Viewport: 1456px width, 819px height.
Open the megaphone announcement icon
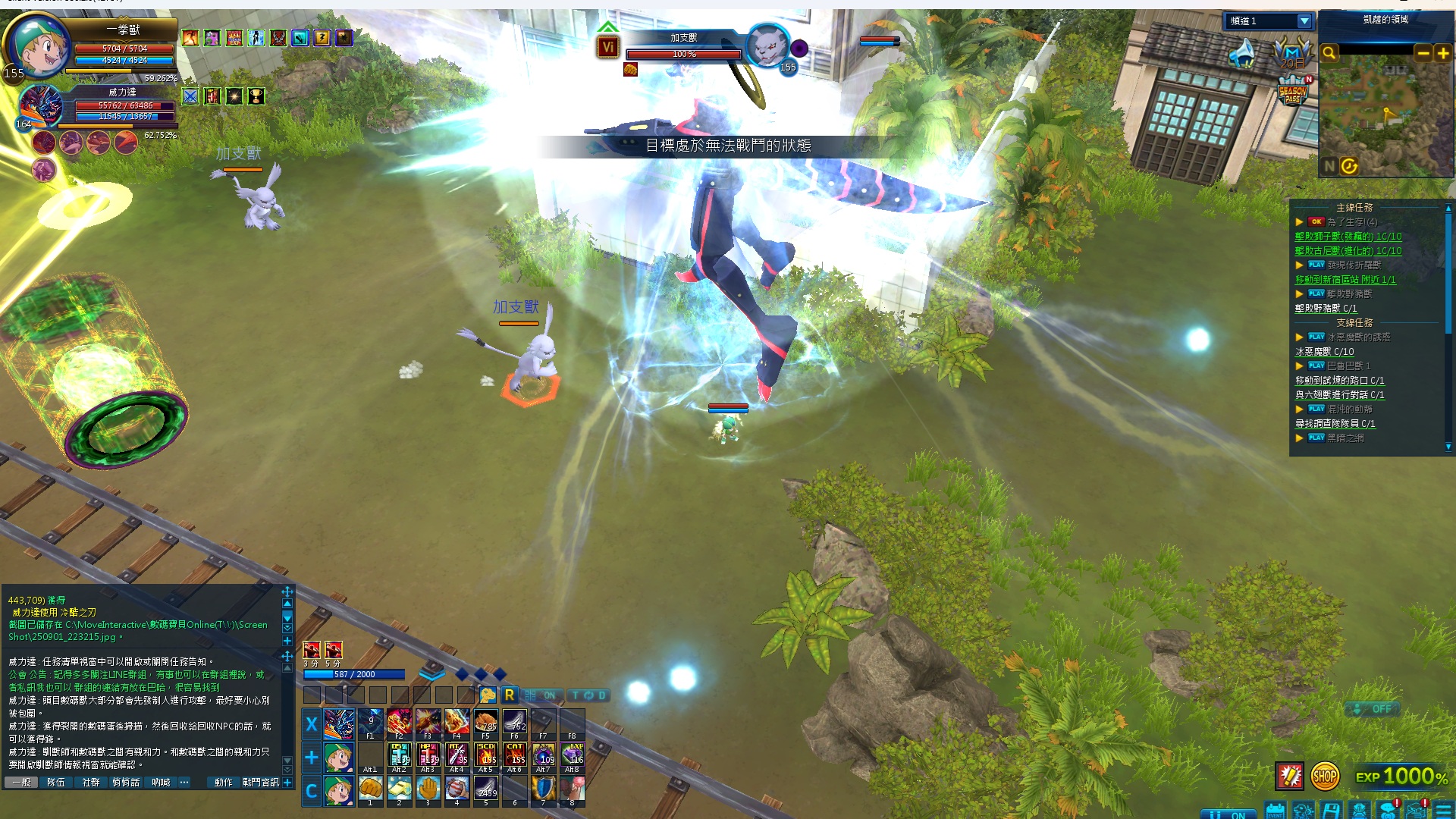click(x=1242, y=55)
